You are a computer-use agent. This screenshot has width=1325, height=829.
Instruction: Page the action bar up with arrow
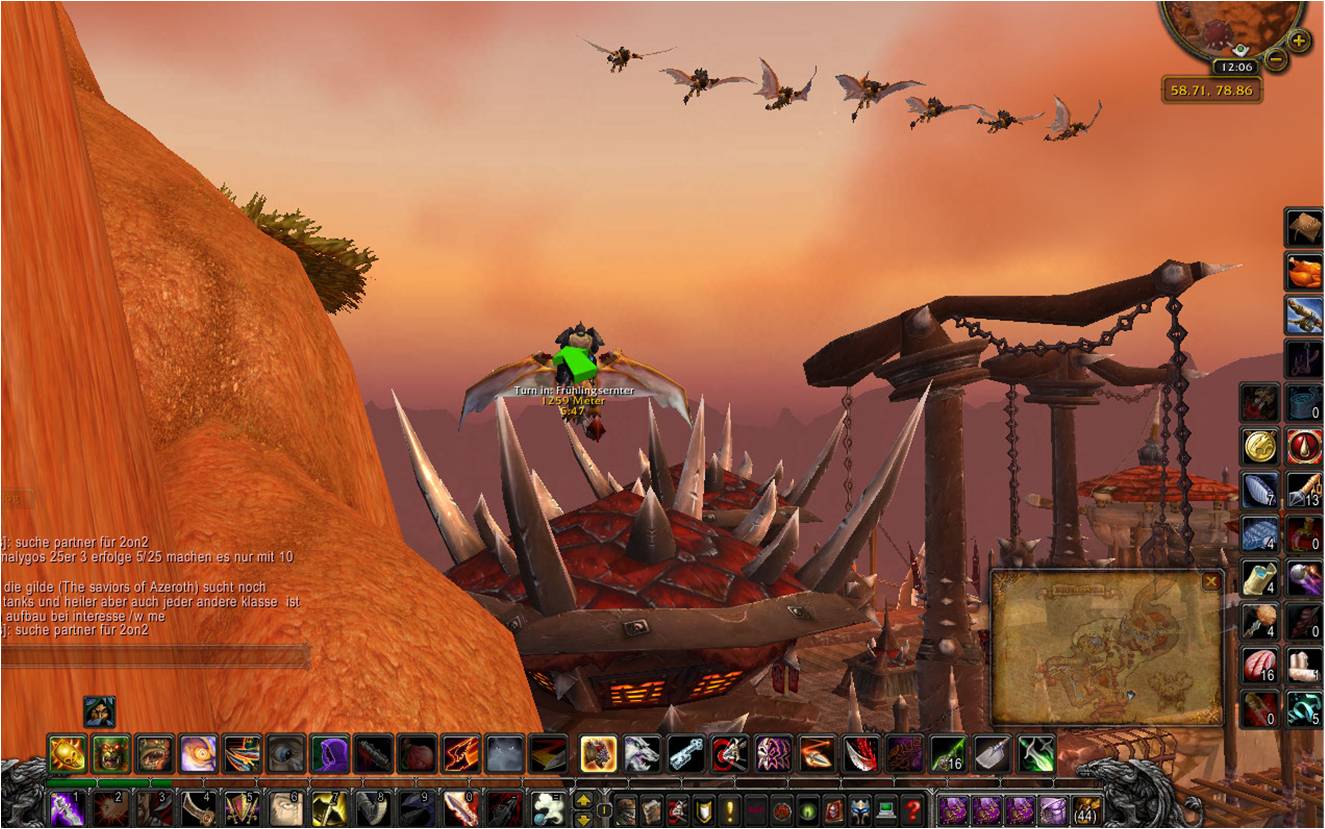(582, 799)
